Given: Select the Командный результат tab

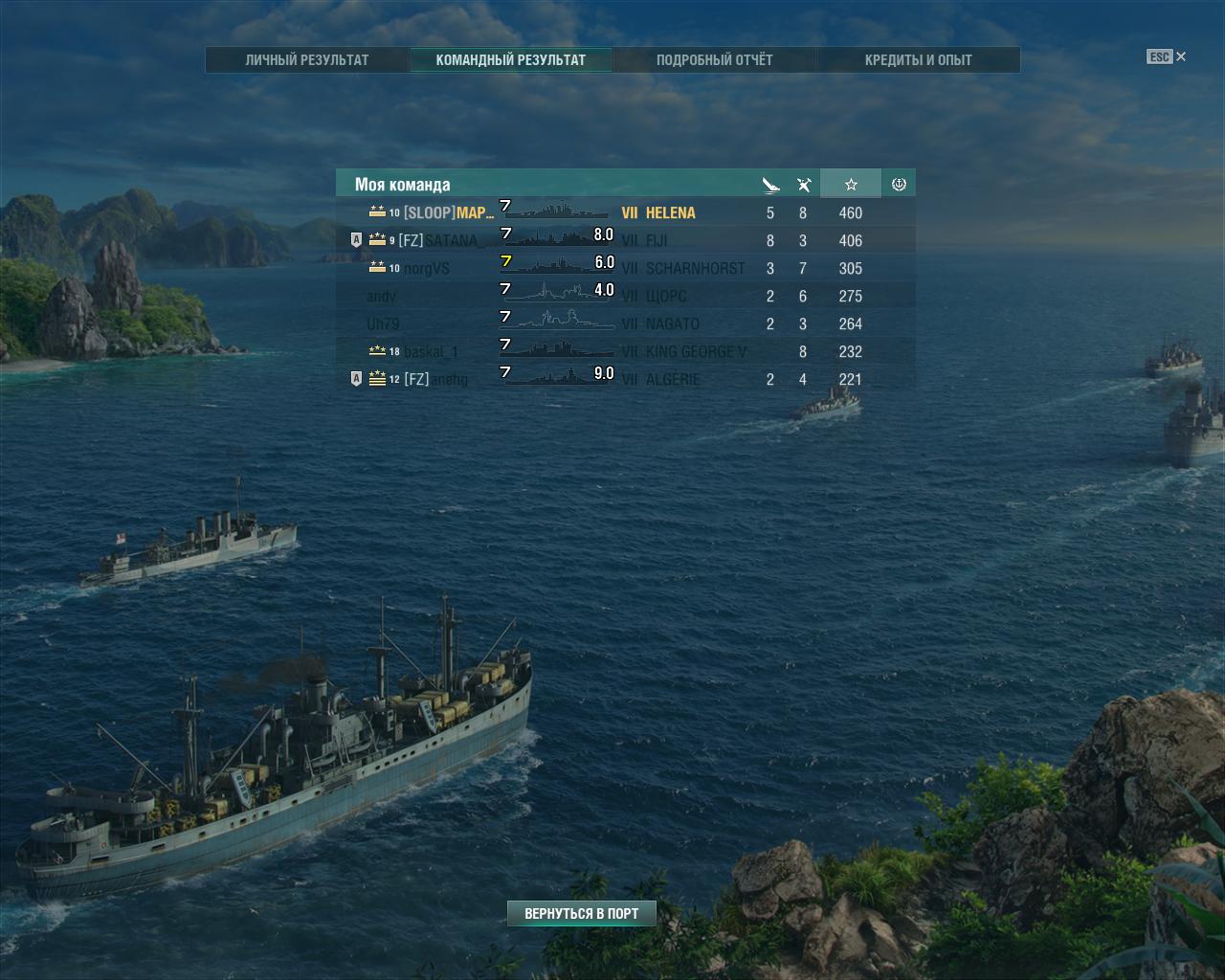Looking at the screenshot, I should coord(511,59).
